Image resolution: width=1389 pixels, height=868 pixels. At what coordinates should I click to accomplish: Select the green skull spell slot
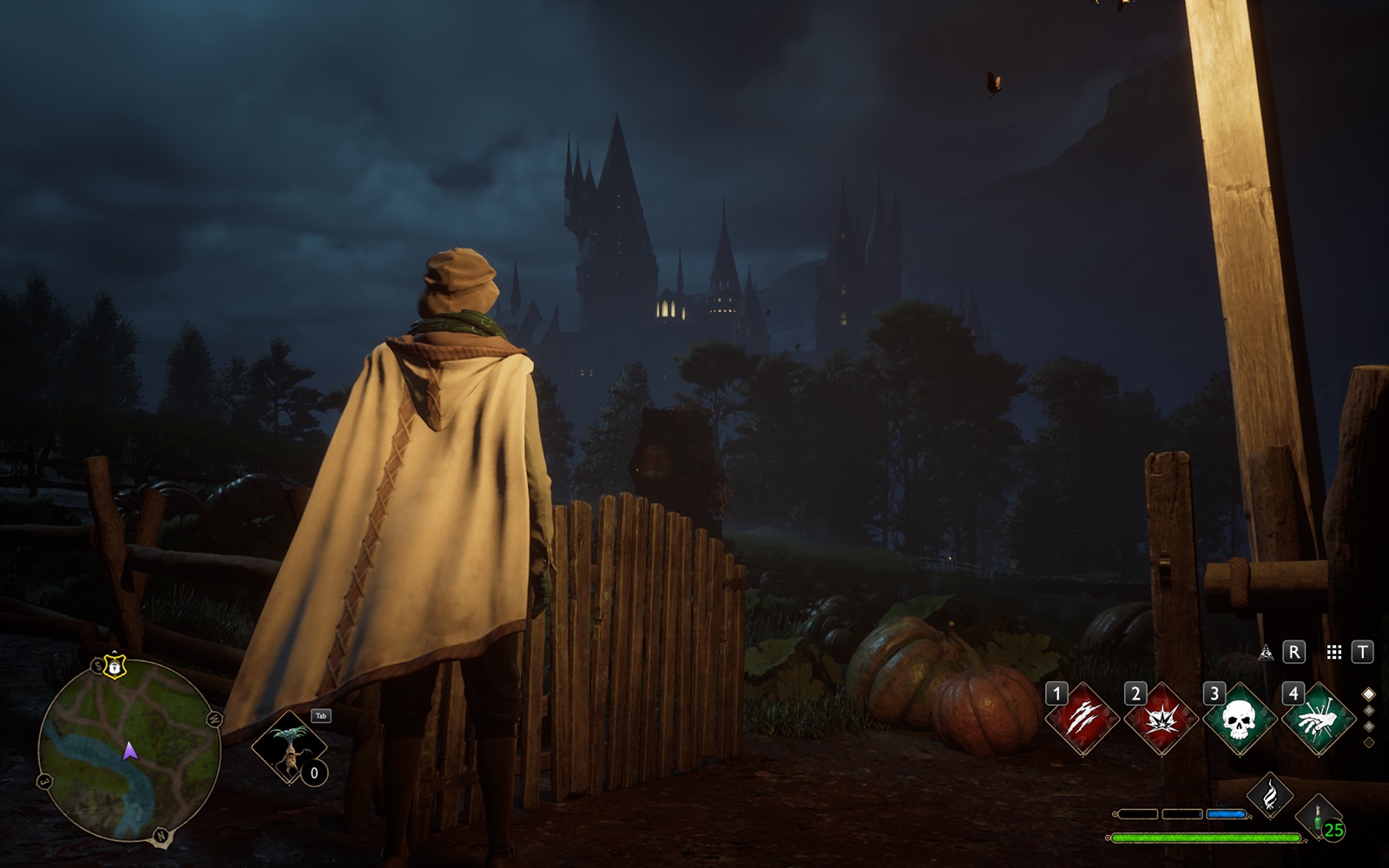coord(1238,719)
